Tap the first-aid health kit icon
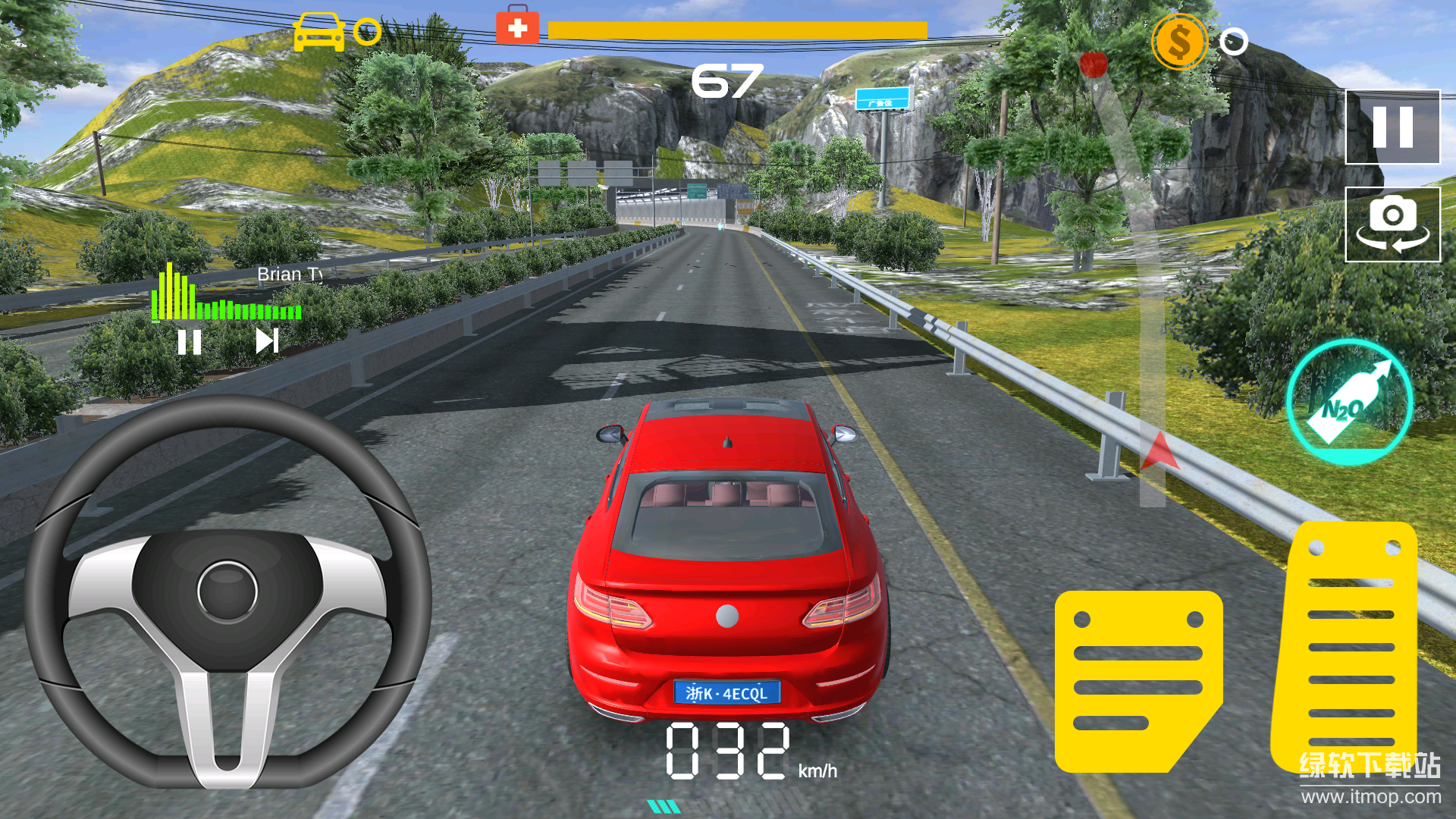The width and height of the screenshot is (1456, 819). pyautogui.click(x=517, y=28)
